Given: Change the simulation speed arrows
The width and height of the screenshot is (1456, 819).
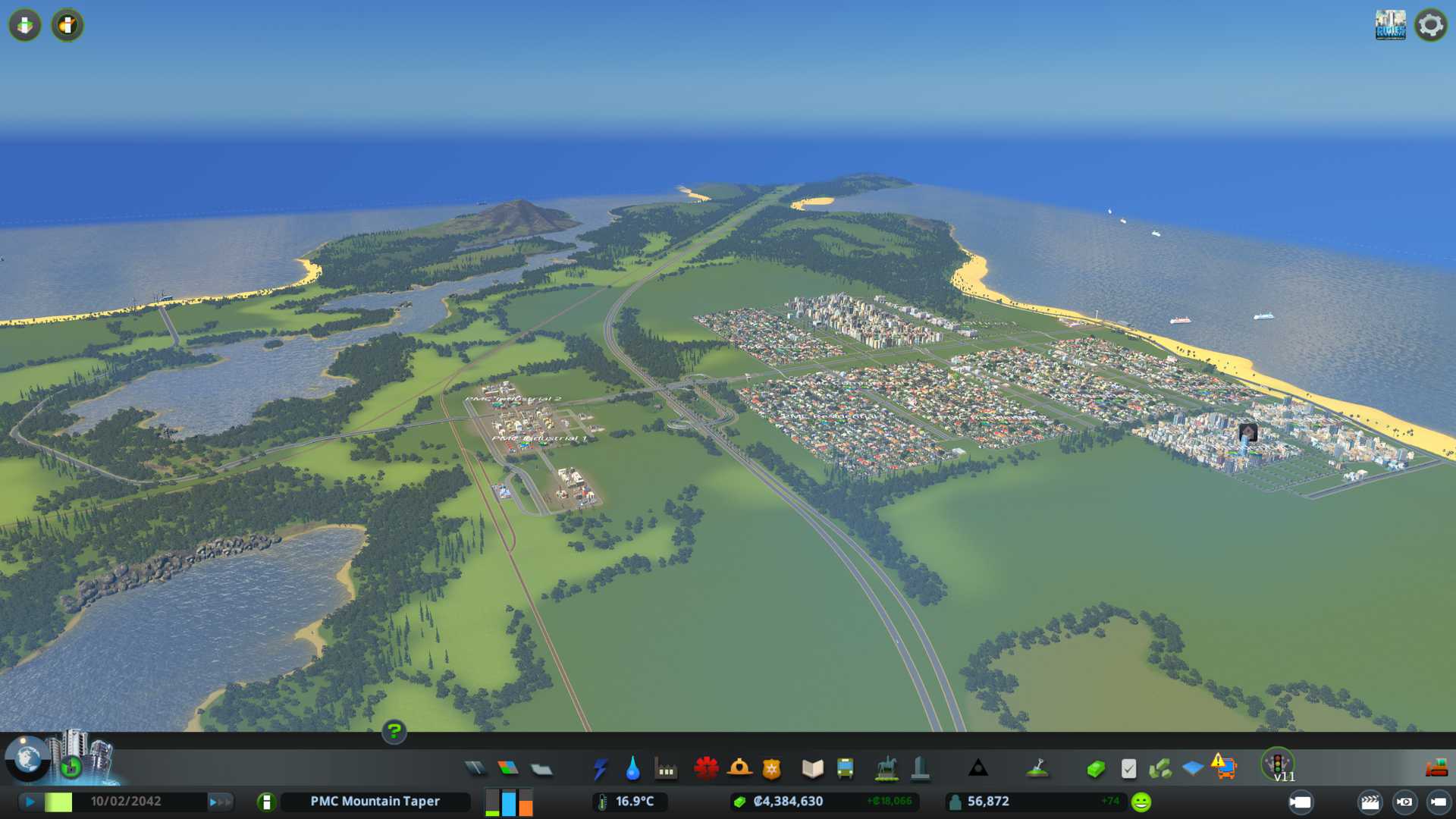Looking at the screenshot, I should (x=220, y=802).
